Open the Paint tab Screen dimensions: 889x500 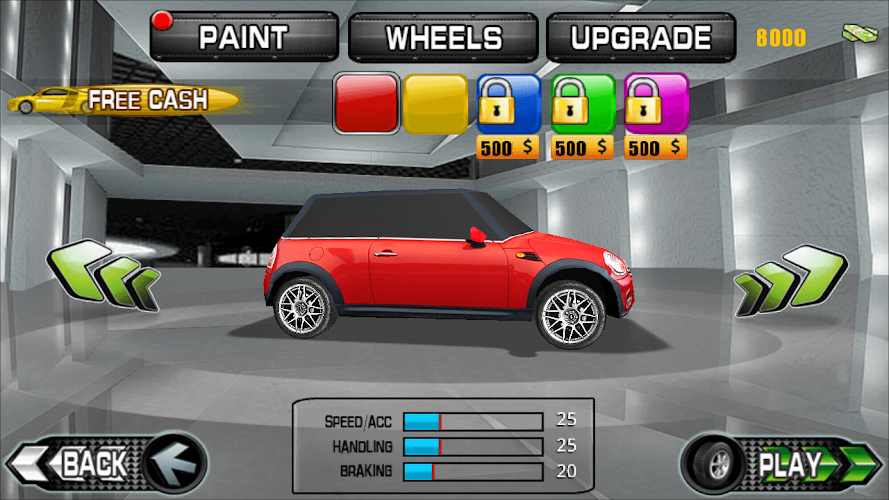(245, 38)
